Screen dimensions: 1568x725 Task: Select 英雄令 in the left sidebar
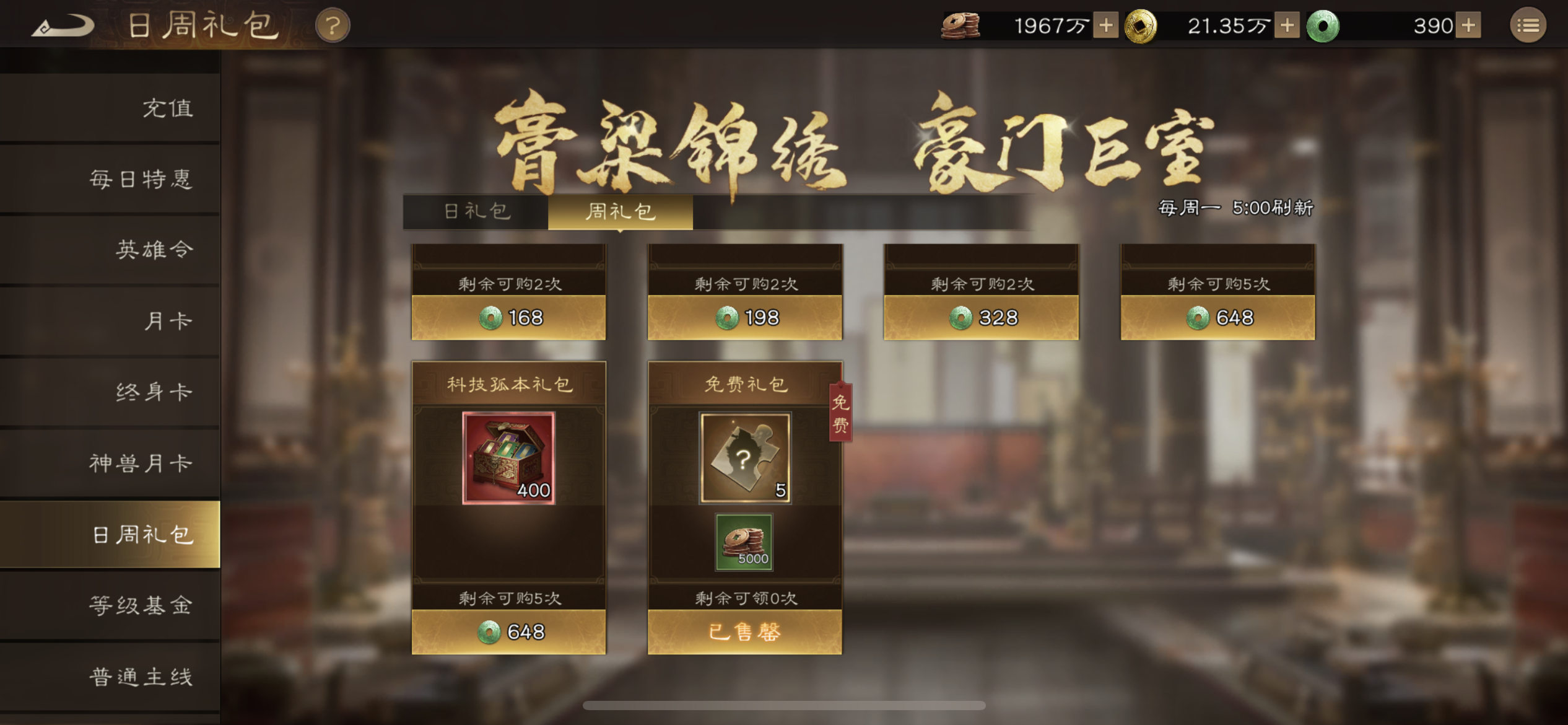tap(156, 249)
